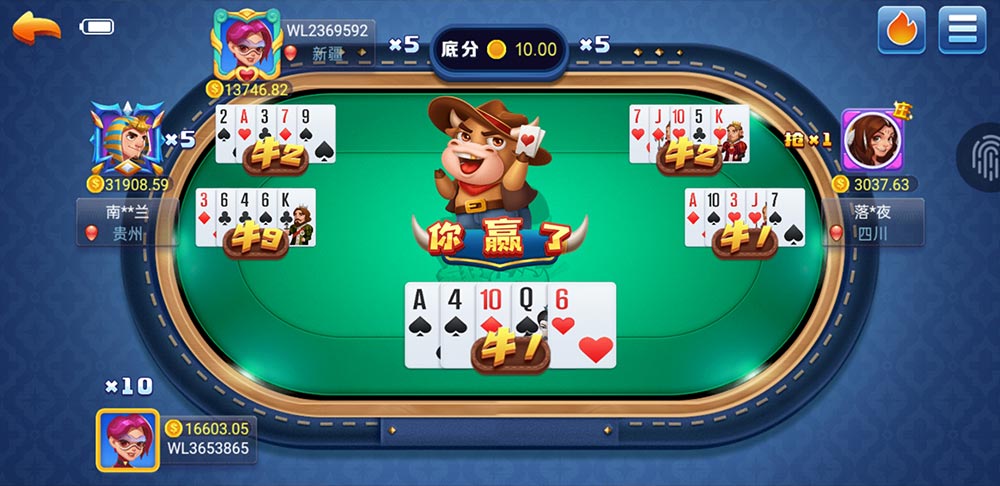Open the hamburger menu
Image resolution: width=1000 pixels, height=486 pixels.
coord(962,30)
